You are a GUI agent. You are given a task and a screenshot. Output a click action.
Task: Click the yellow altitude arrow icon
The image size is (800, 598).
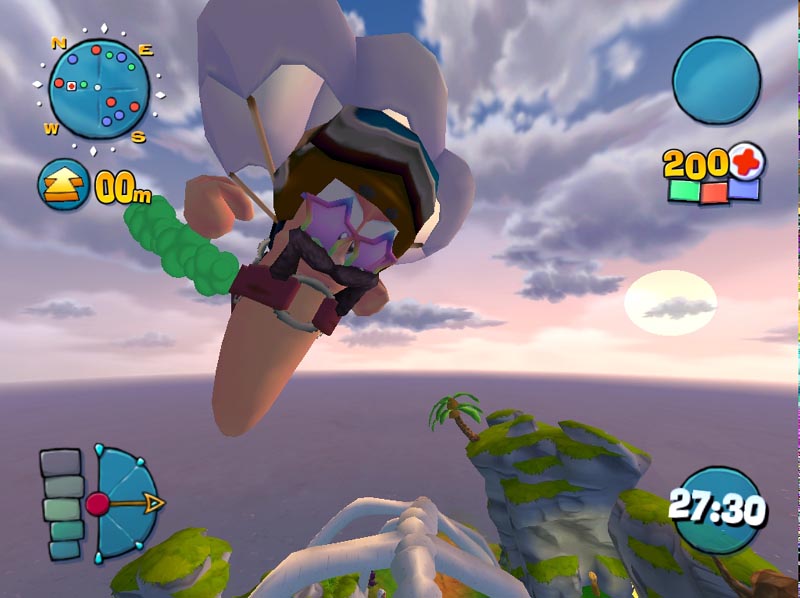(x=63, y=185)
